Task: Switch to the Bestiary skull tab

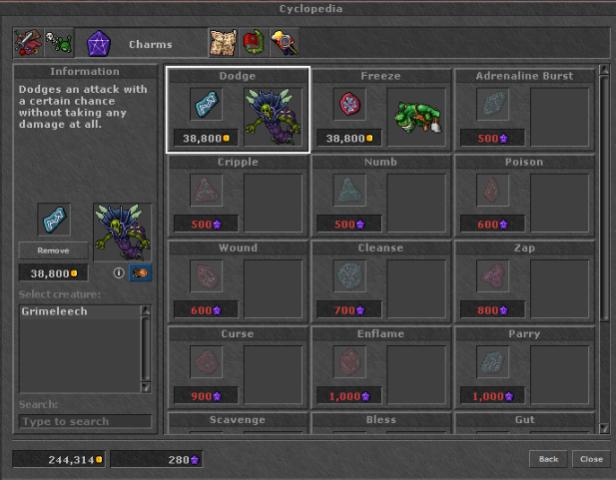Action: tap(59, 43)
